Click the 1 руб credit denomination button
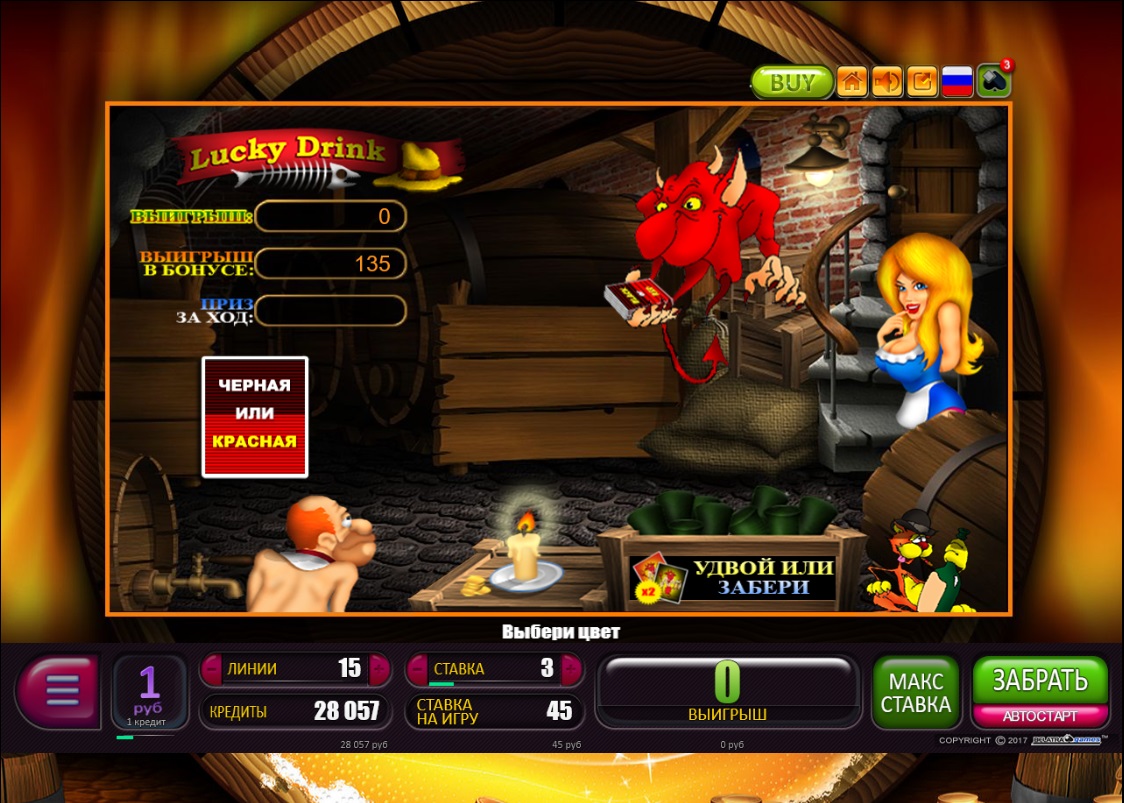 click(x=149, y=692)
